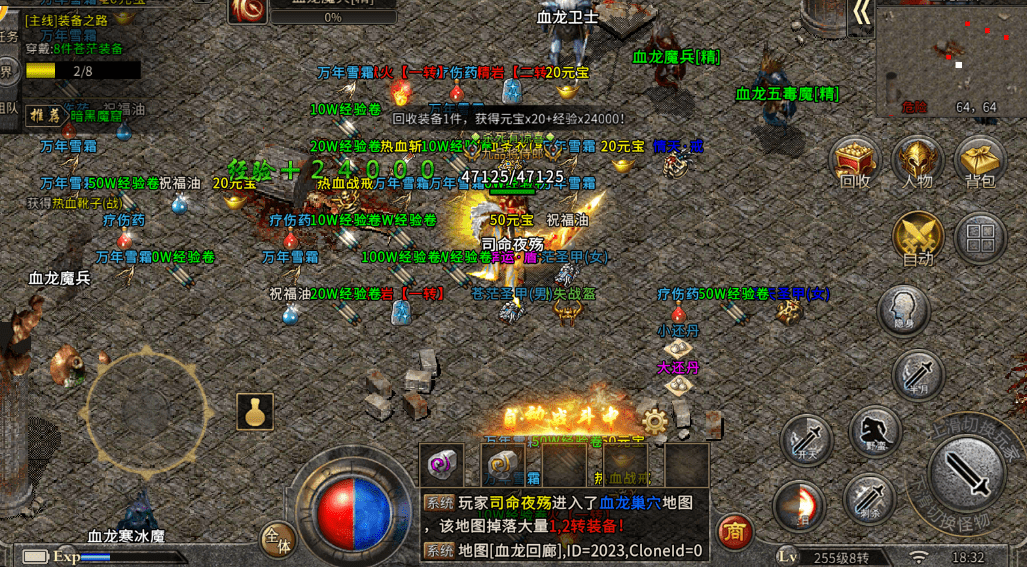Activate the 隐身 stealth skill

[903, 310]
